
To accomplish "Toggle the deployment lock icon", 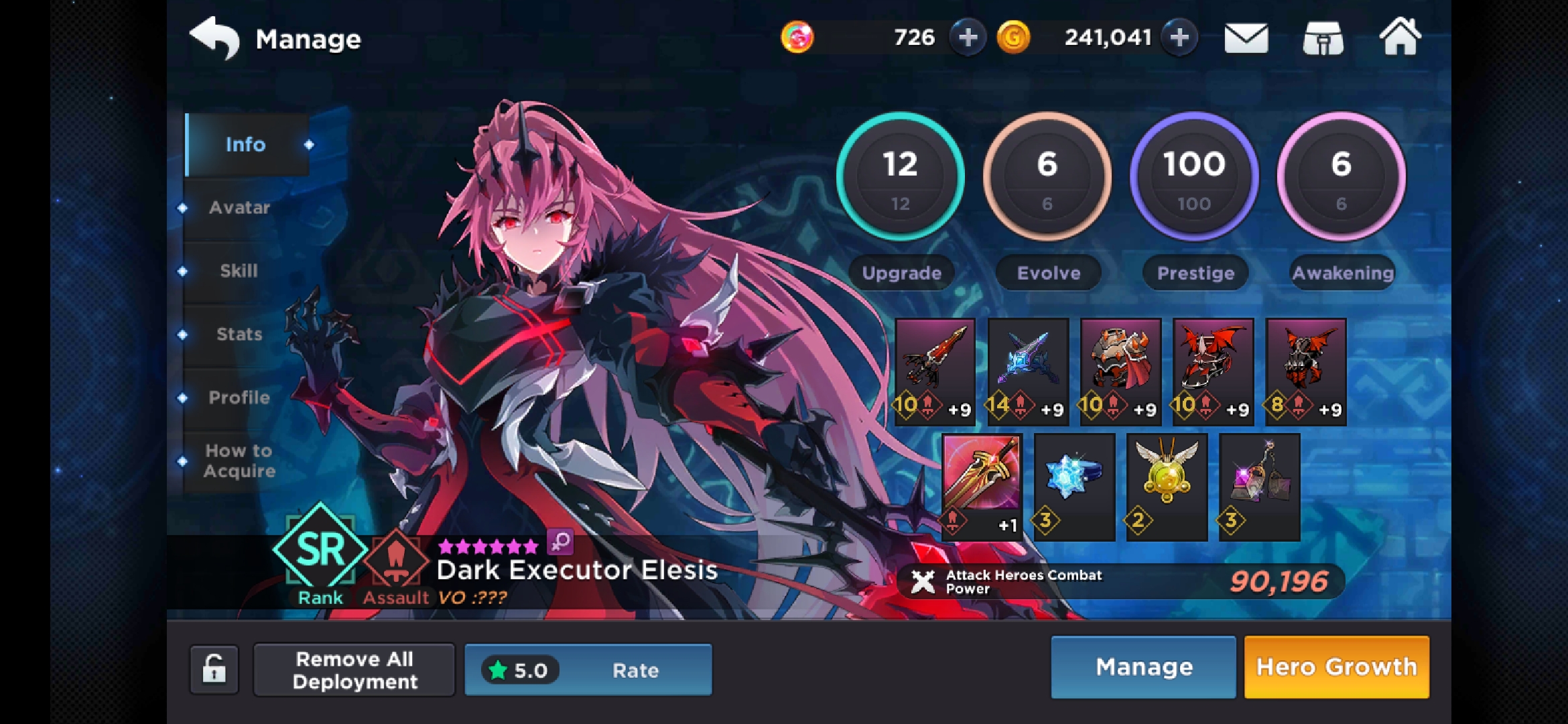I will (214, 669).
